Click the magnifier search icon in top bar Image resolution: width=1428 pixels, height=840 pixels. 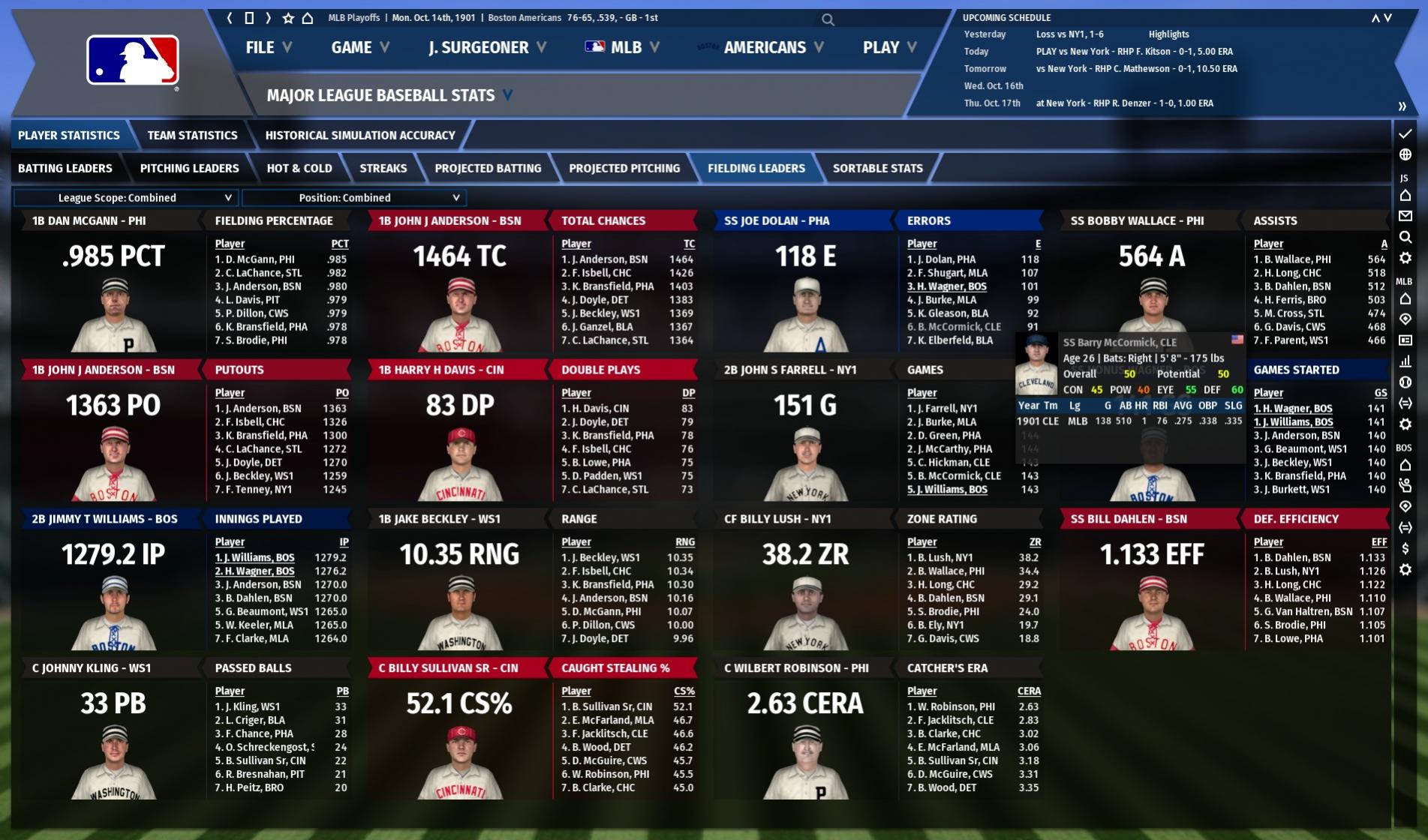[828, 19]
